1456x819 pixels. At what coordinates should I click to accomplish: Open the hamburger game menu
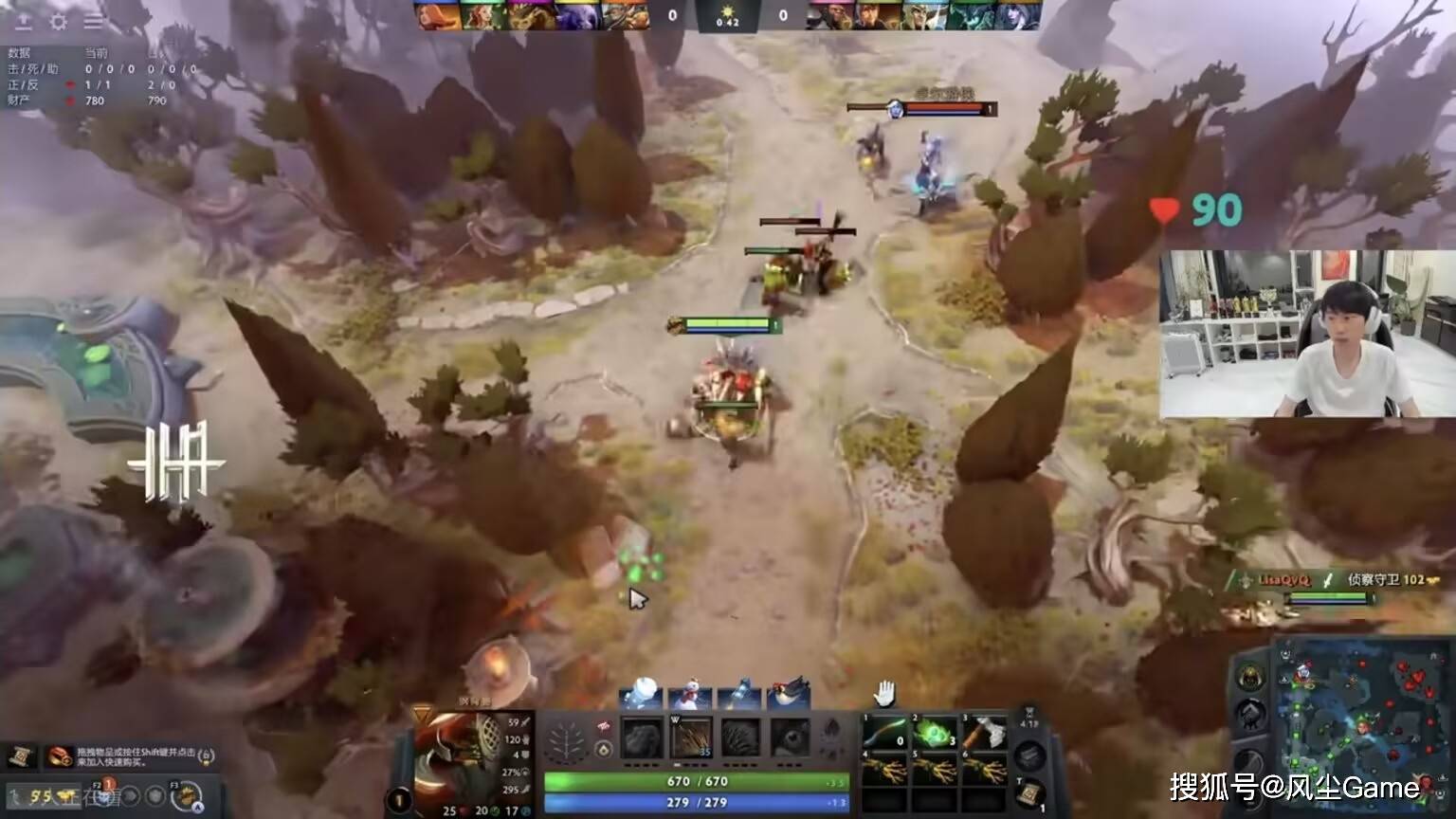(94, 20)
